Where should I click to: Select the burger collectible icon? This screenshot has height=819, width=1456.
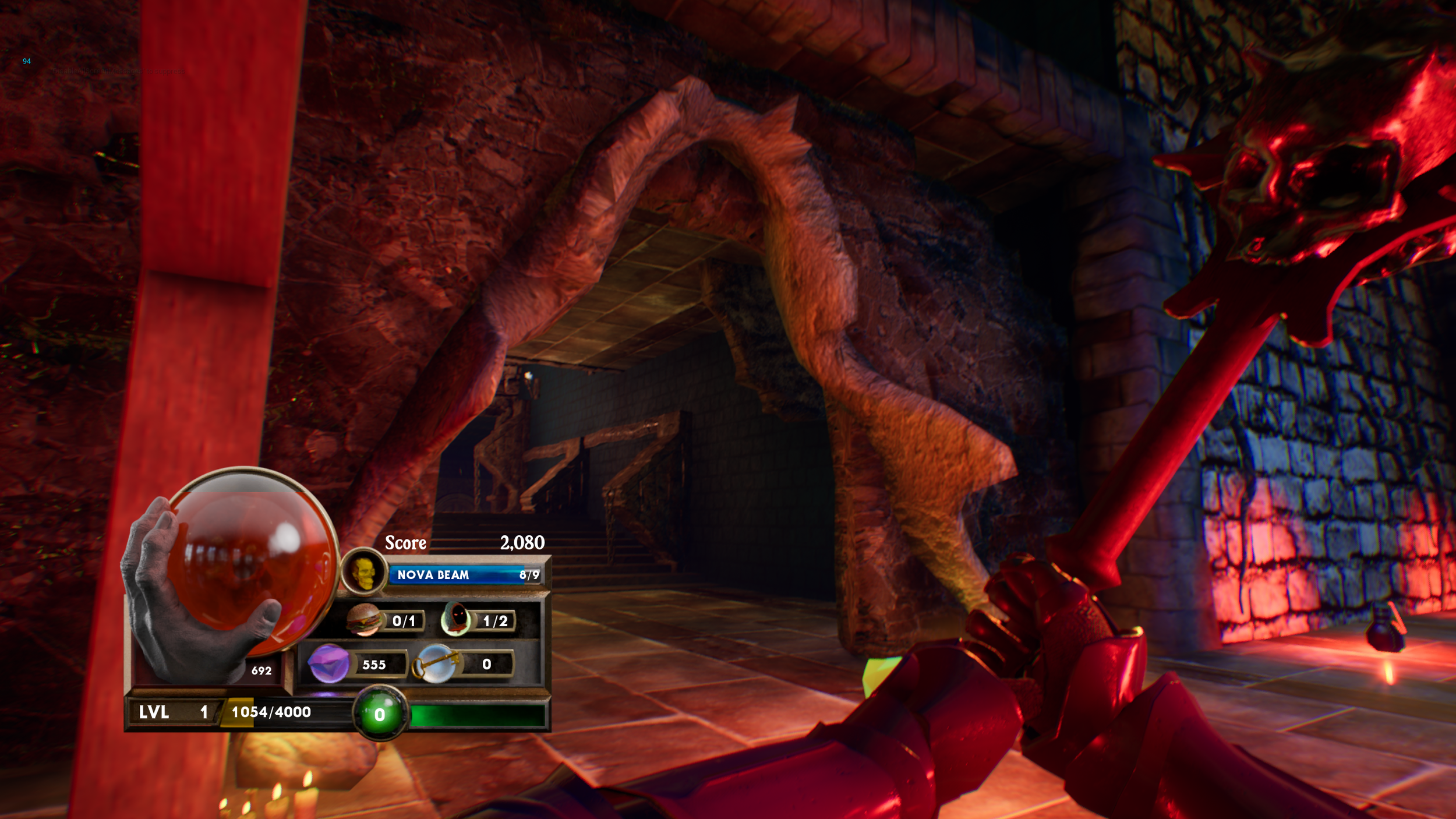[x=364, y=620]
